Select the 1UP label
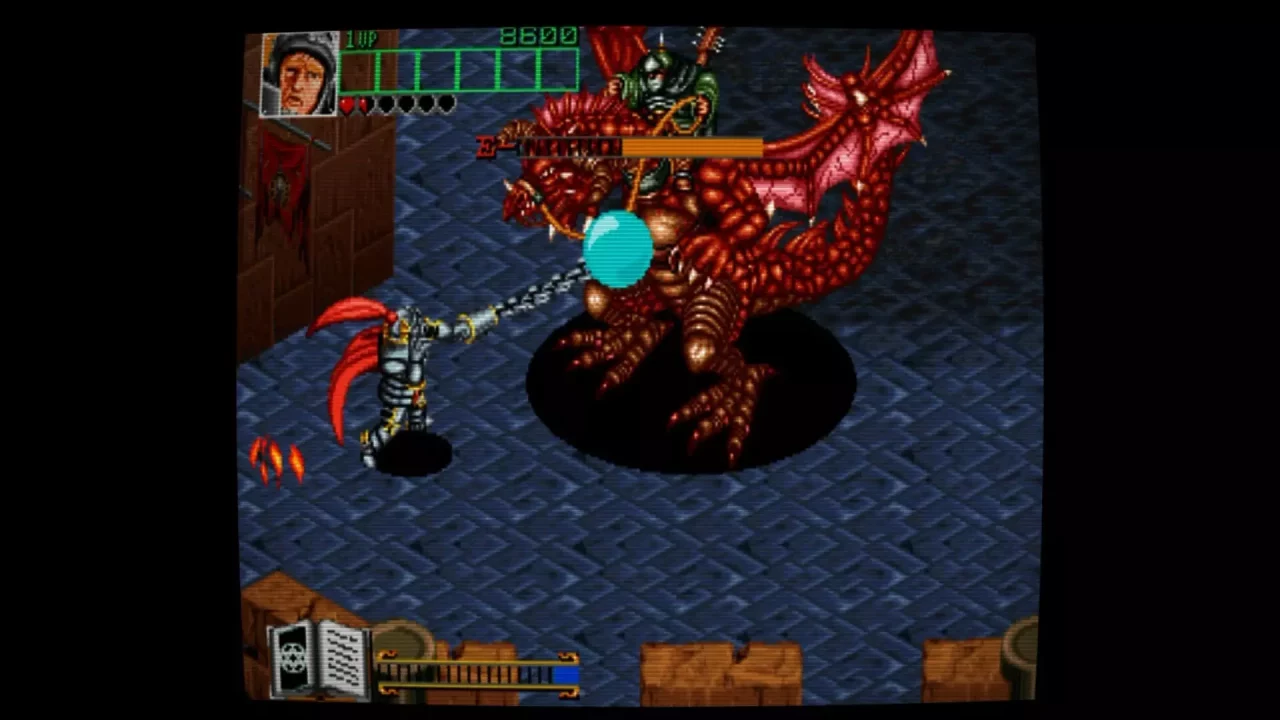The width and height of the screenshot is (1280, 720). pos(360,36)
